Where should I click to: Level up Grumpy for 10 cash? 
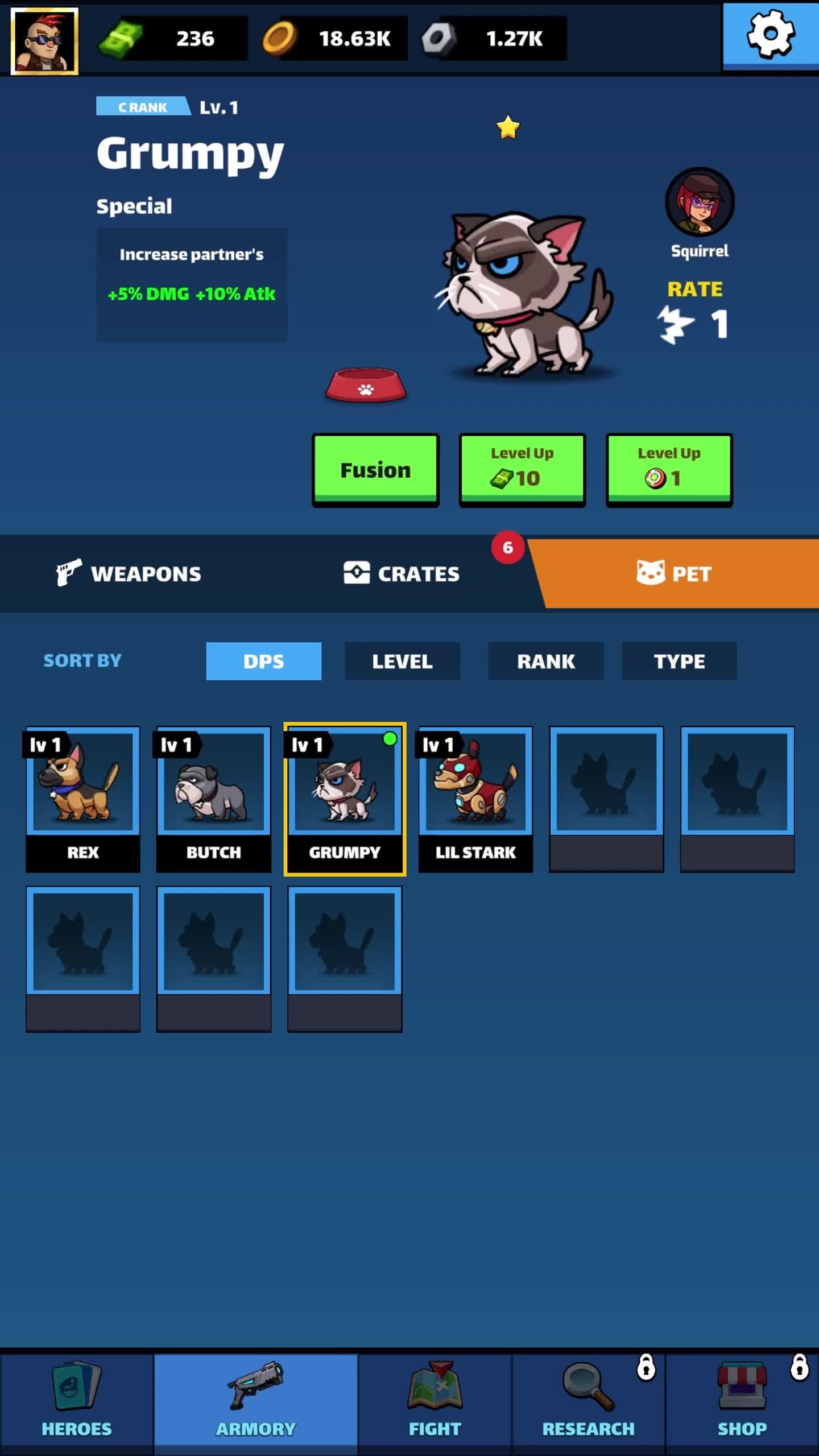(x=522, y=468)
